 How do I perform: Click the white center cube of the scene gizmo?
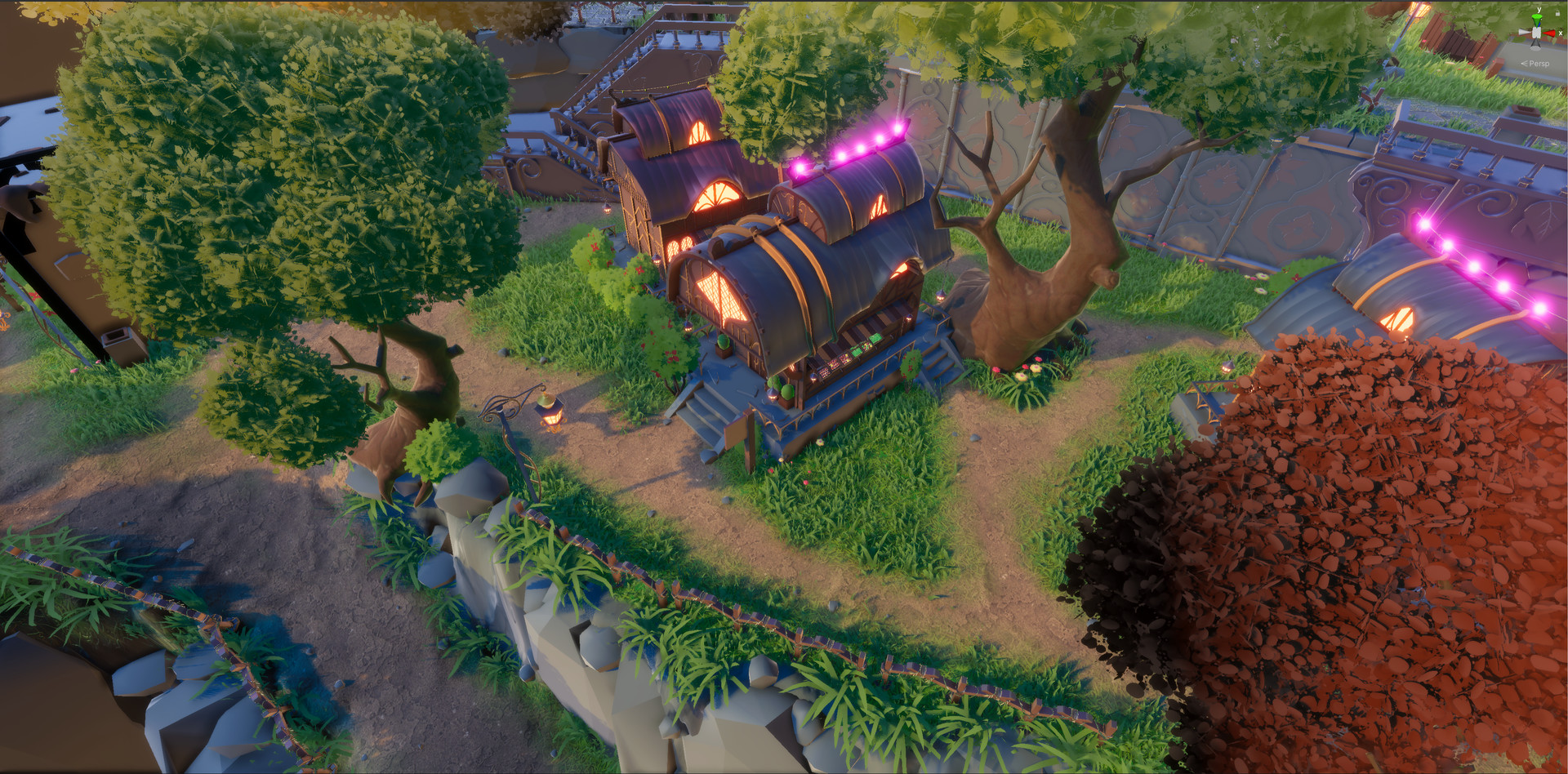coord(1536,33)
